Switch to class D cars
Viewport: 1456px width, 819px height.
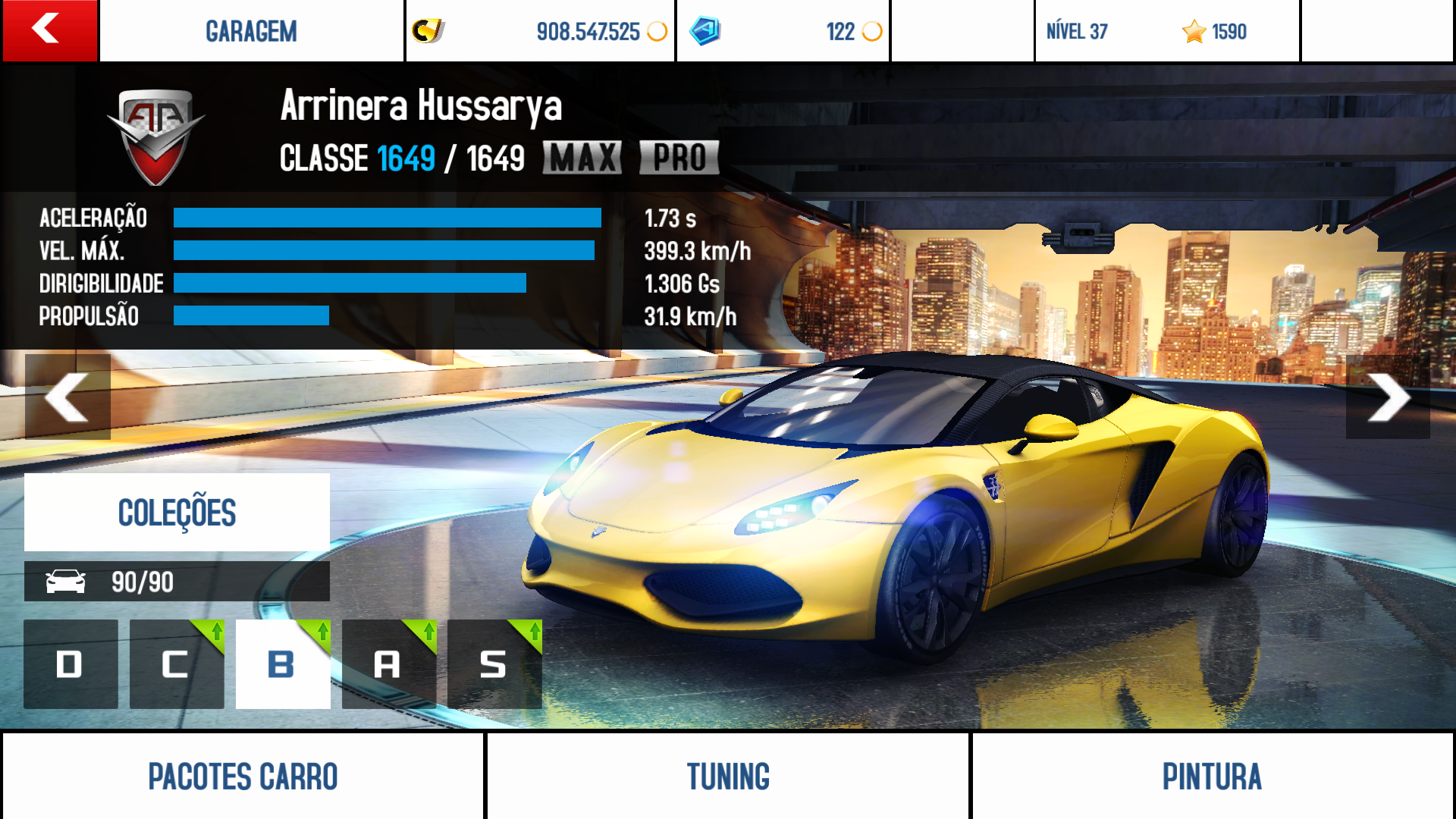(71, 664)
